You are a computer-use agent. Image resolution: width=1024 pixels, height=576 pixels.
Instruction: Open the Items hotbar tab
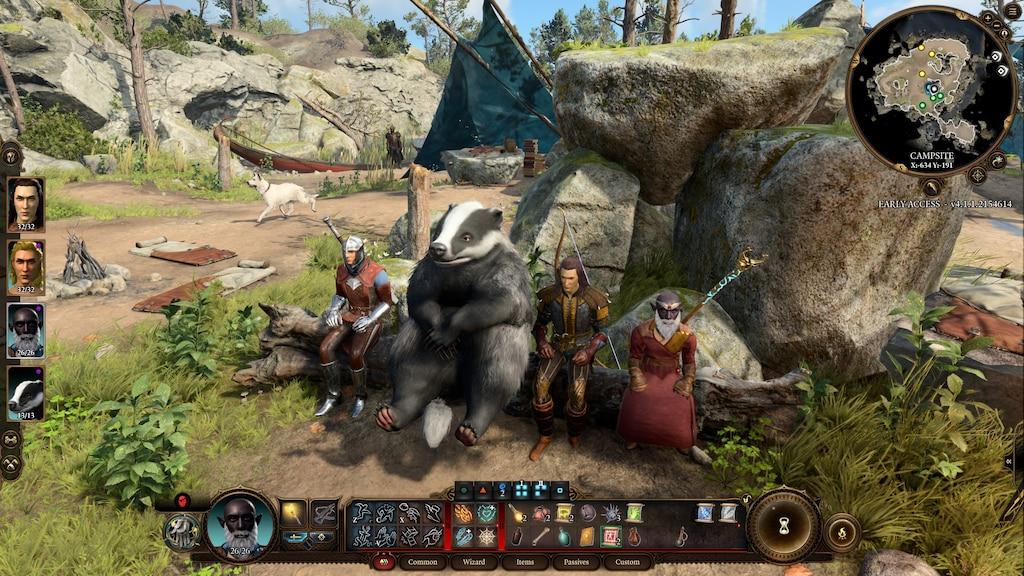point(525,563)
